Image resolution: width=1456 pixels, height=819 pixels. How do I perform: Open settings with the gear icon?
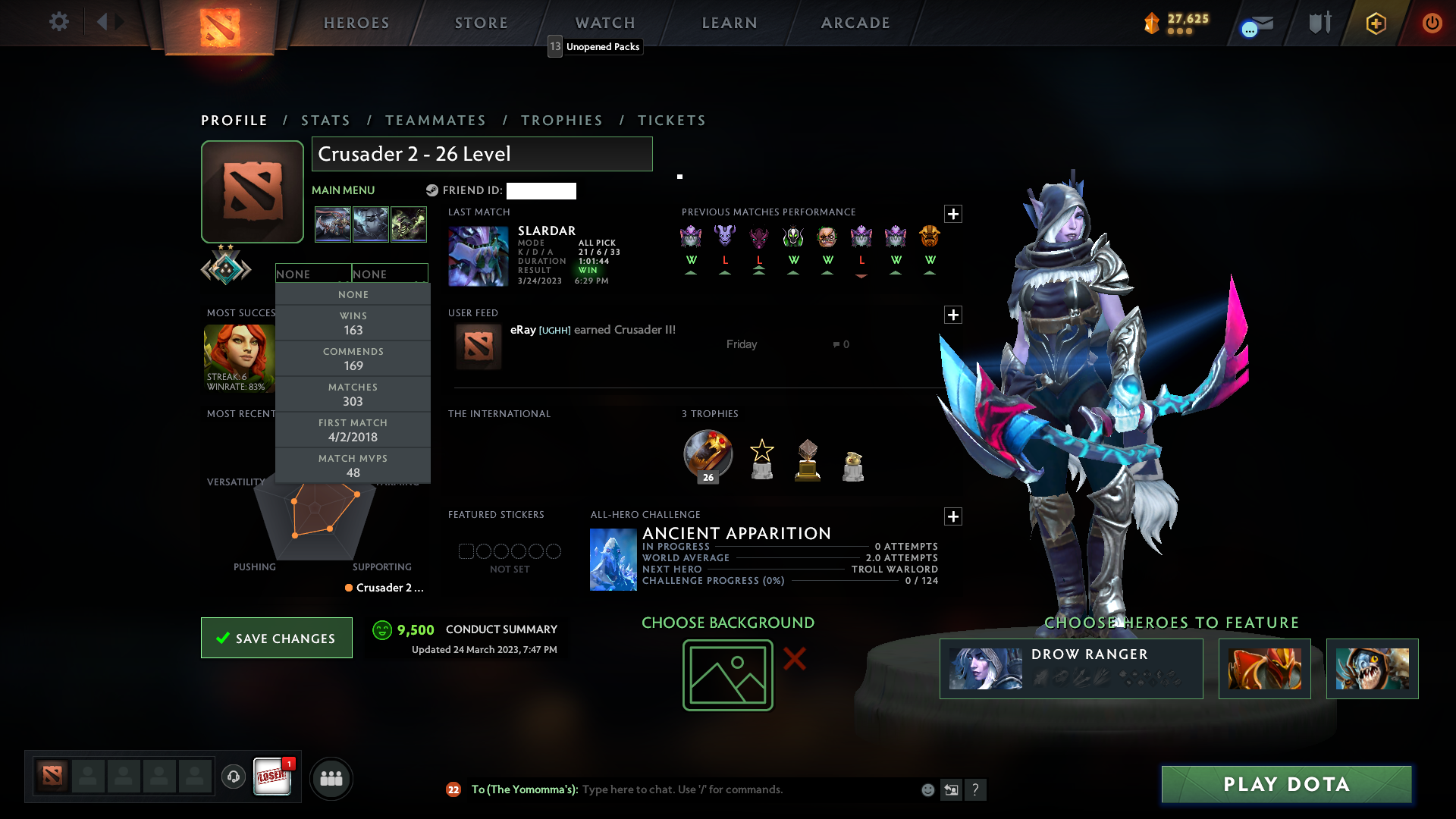59,23
